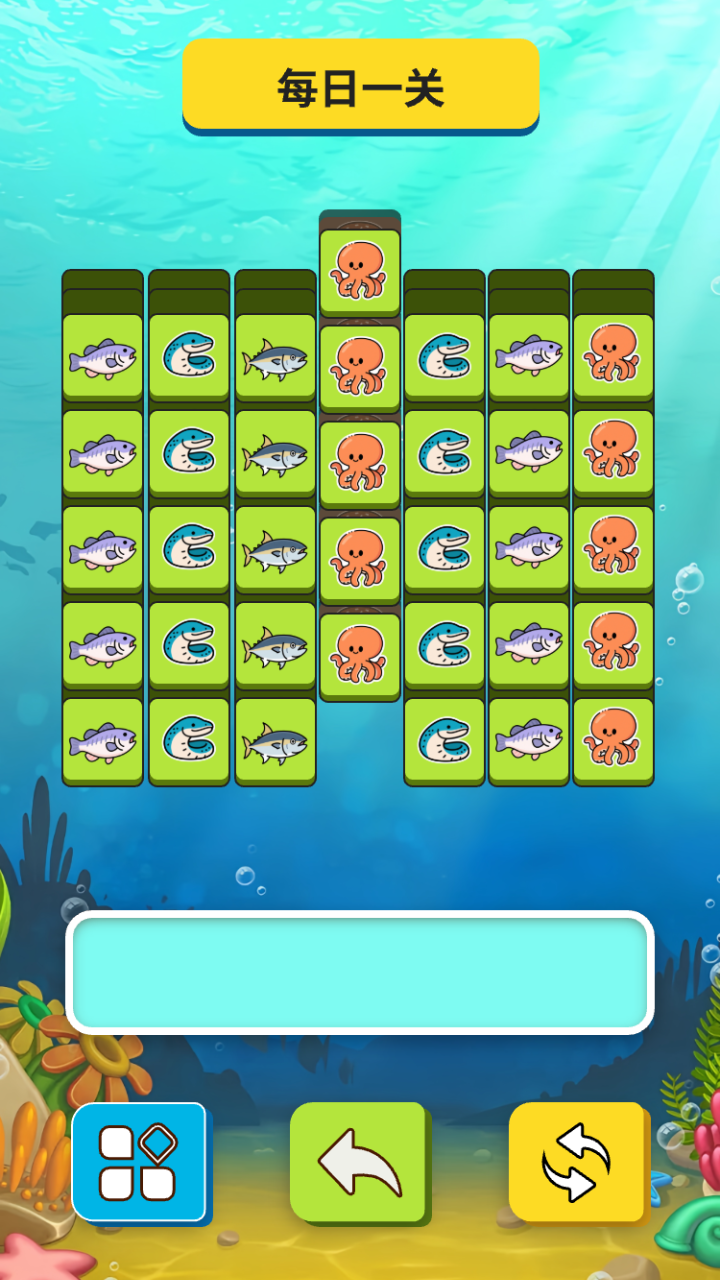Tap the 每日一关 yellow banner
720x1280 pixels.
click(360, 87)
